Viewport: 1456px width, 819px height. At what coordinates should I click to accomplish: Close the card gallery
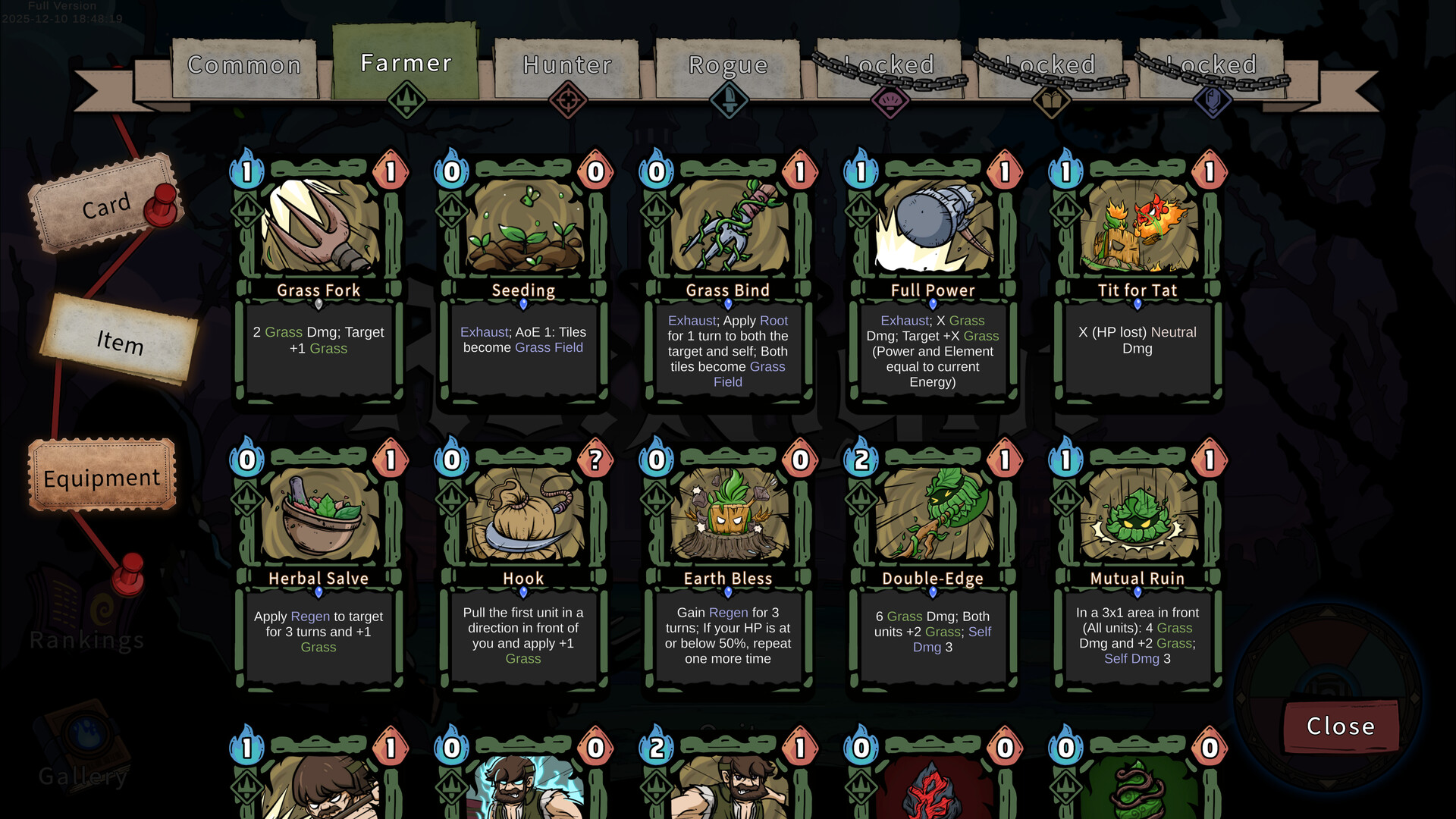coord(1340,726)
